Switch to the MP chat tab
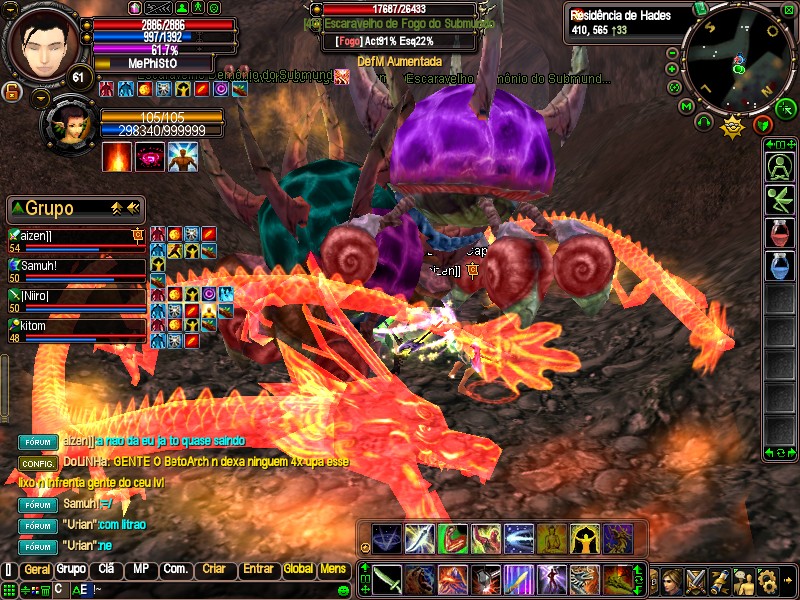The height and width of the screenshot is (600, 800). (x=140, y=569)
